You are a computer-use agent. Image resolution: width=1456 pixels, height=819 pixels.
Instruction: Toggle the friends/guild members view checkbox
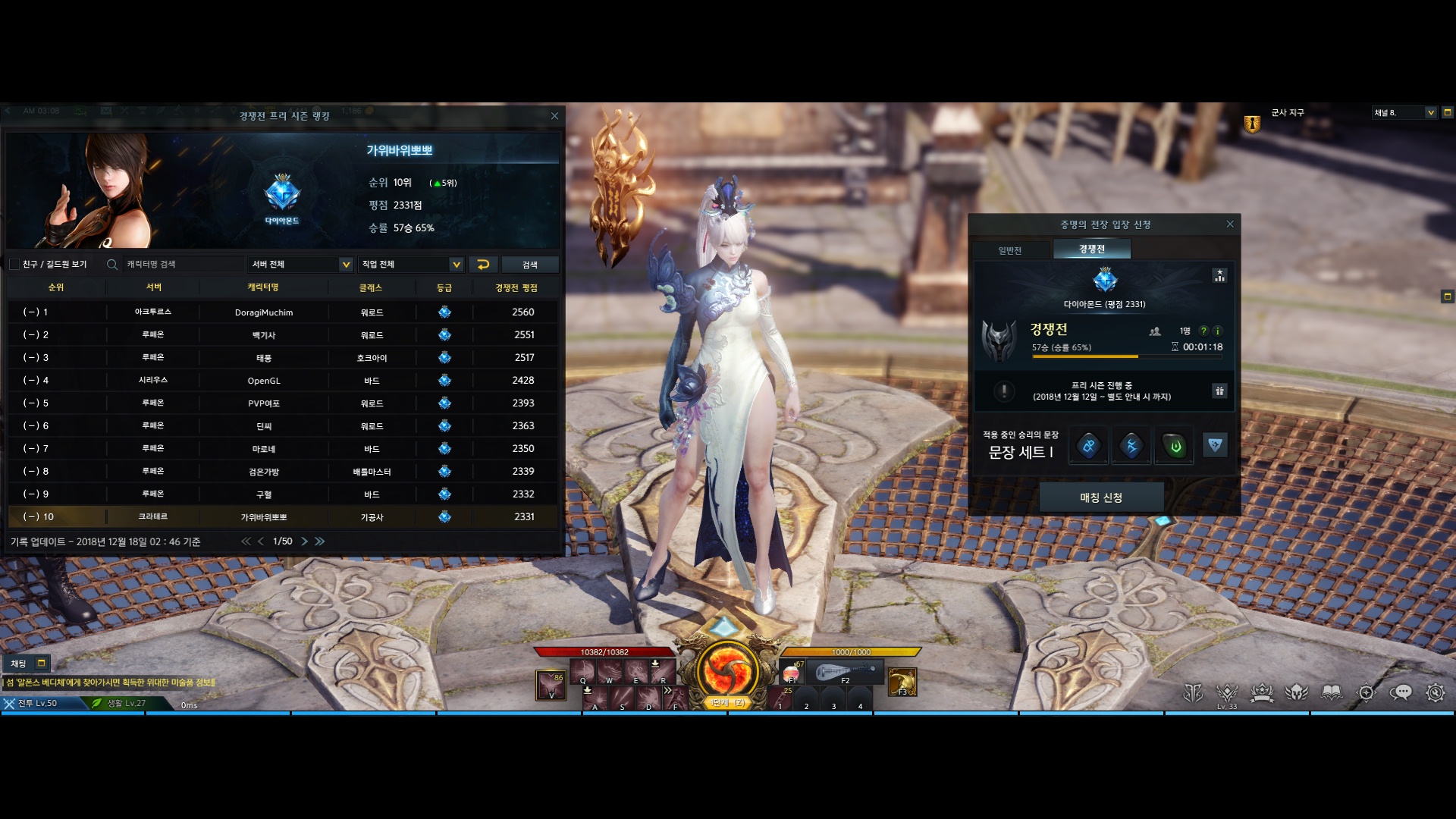(x=14, y=264)
